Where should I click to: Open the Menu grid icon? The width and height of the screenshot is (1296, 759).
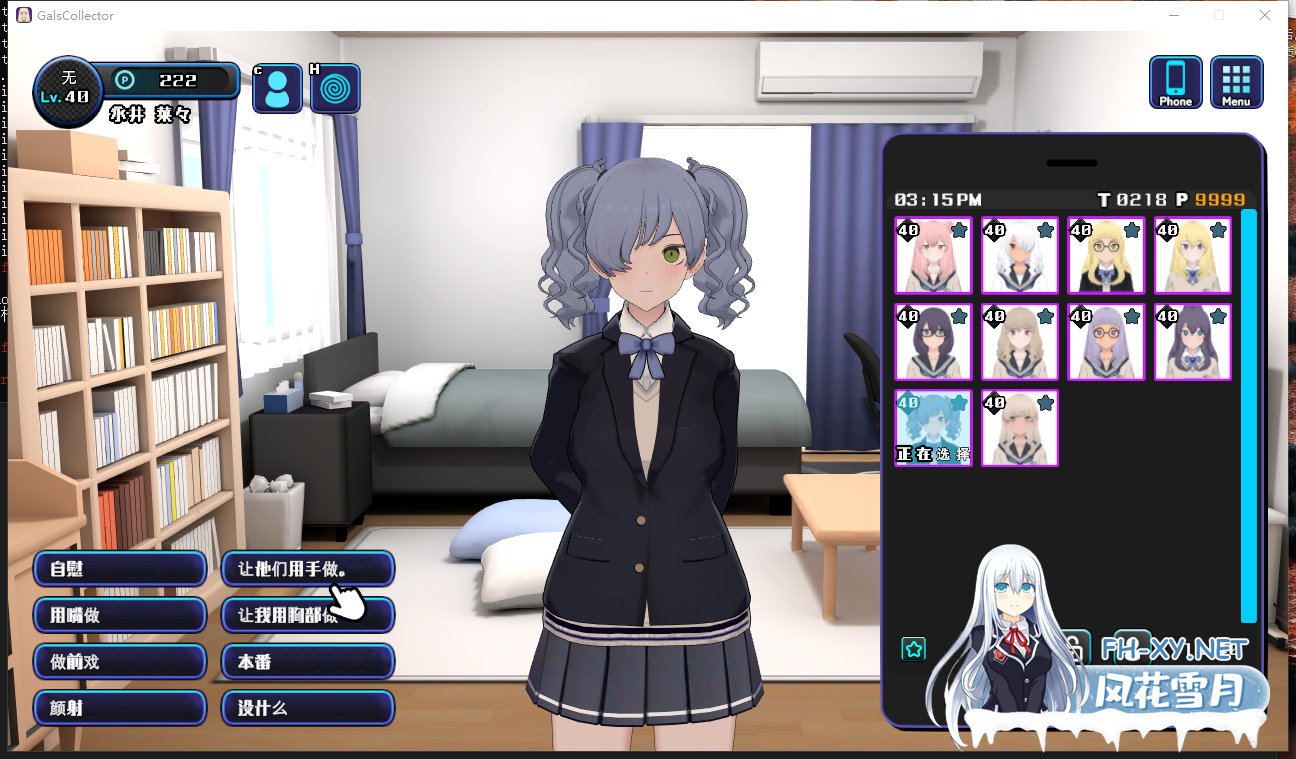pos(1237,82)
